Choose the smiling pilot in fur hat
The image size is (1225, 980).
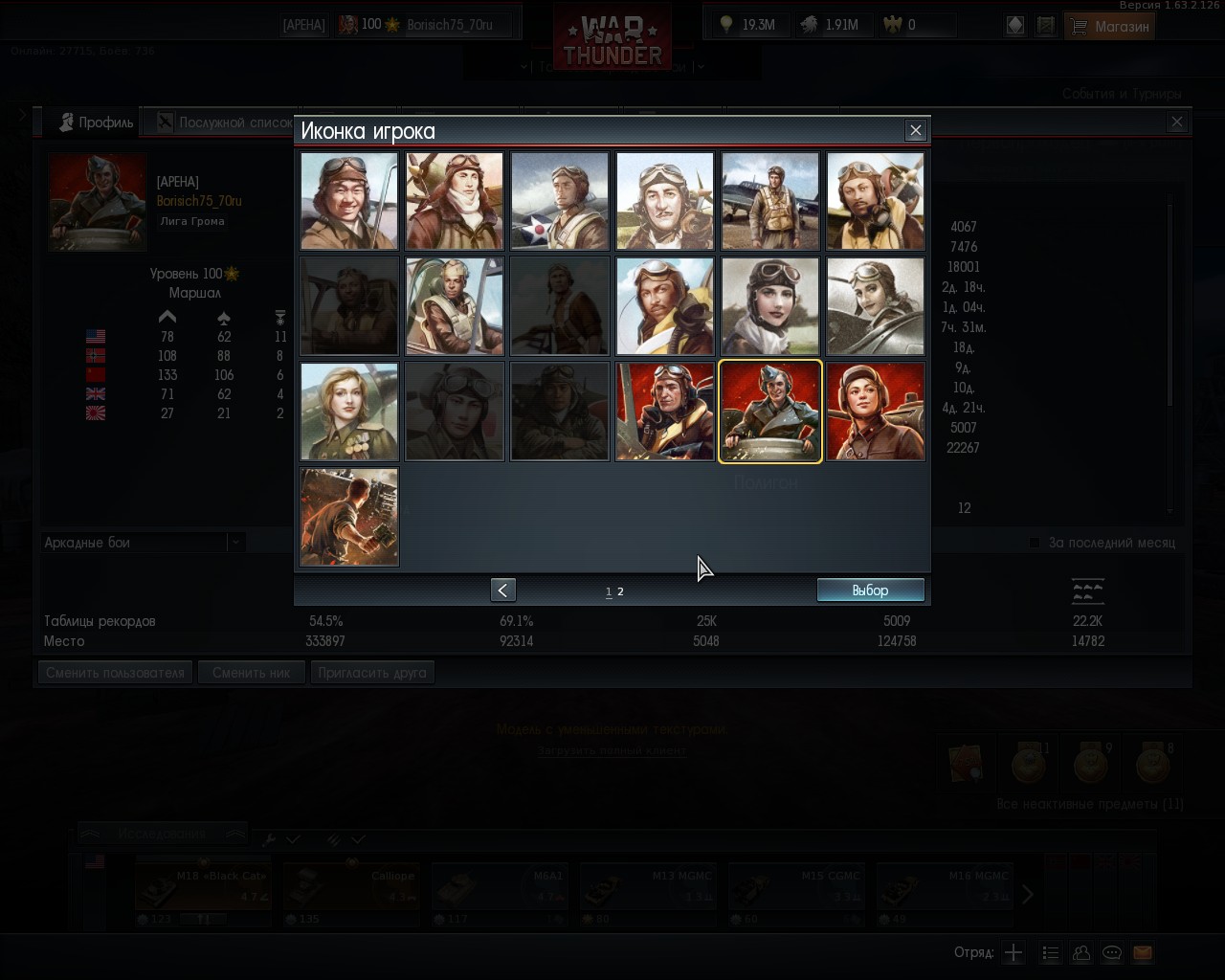pyautogui.click(x=349, y=201)
